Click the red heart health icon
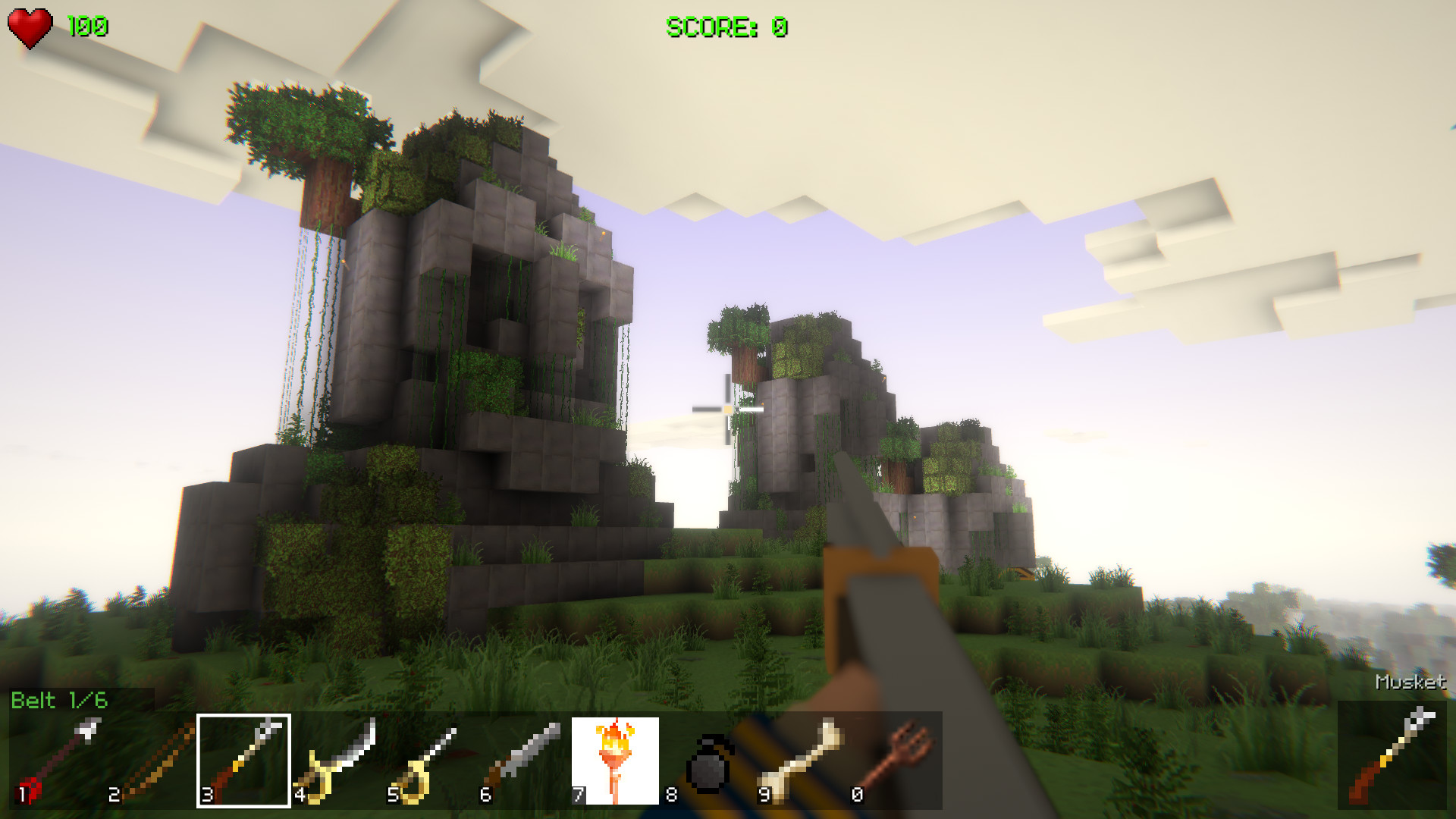This screenshot has width=1456, height=819. point(30,27)
